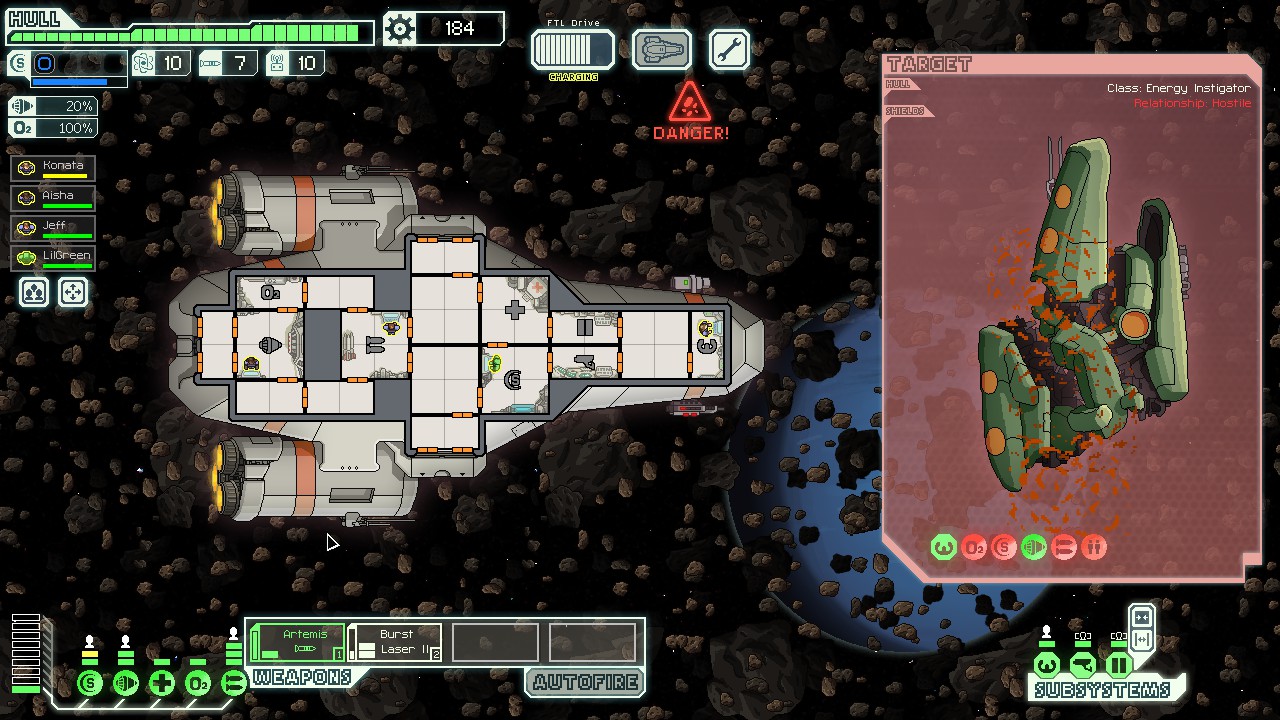The width and height of the screenshot is (1280, 720).
Task: Select crew member LilGreen
Action: pos(54,258)
